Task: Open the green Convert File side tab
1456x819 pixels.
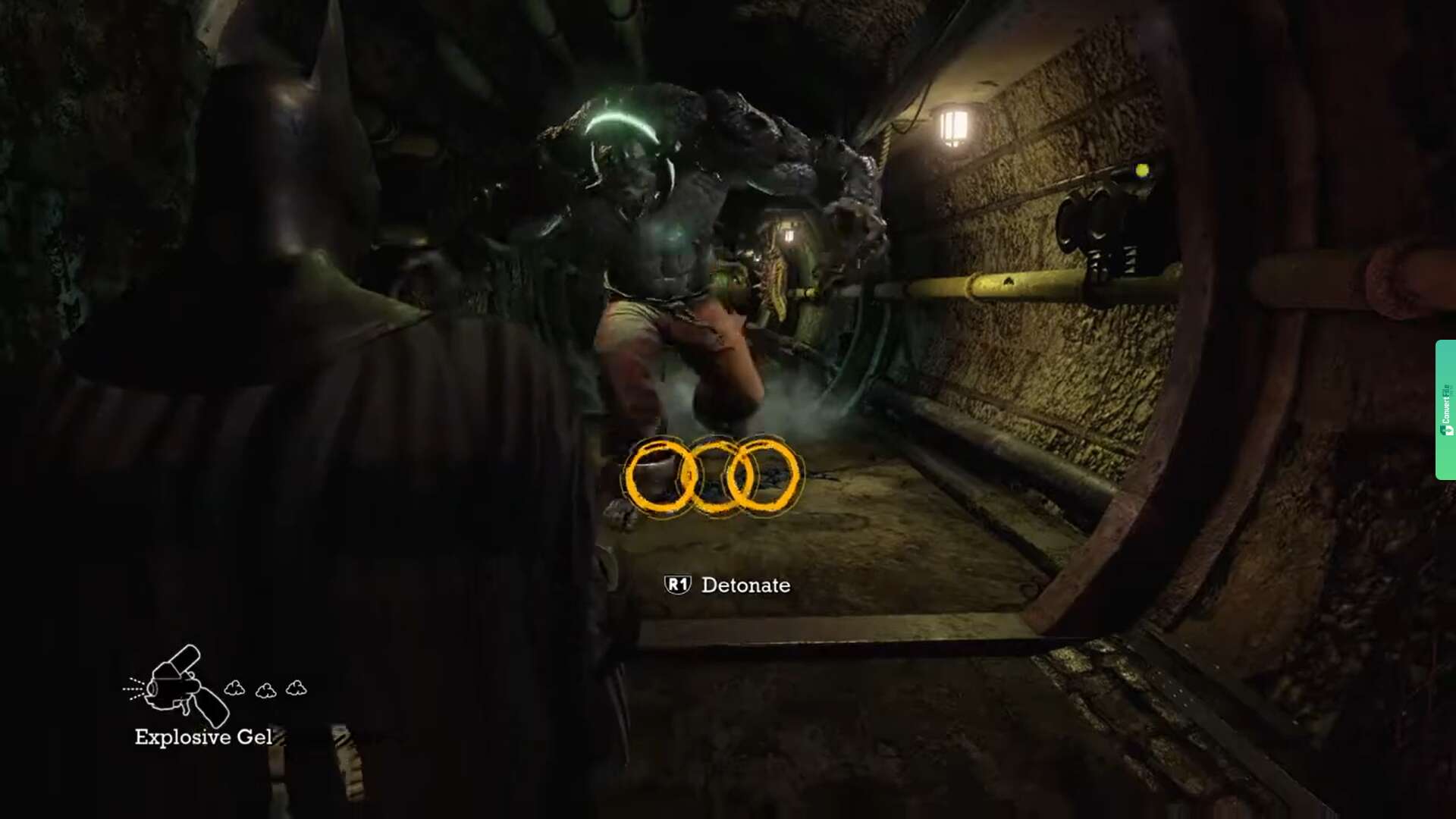Action: (x=1445, y=409)
